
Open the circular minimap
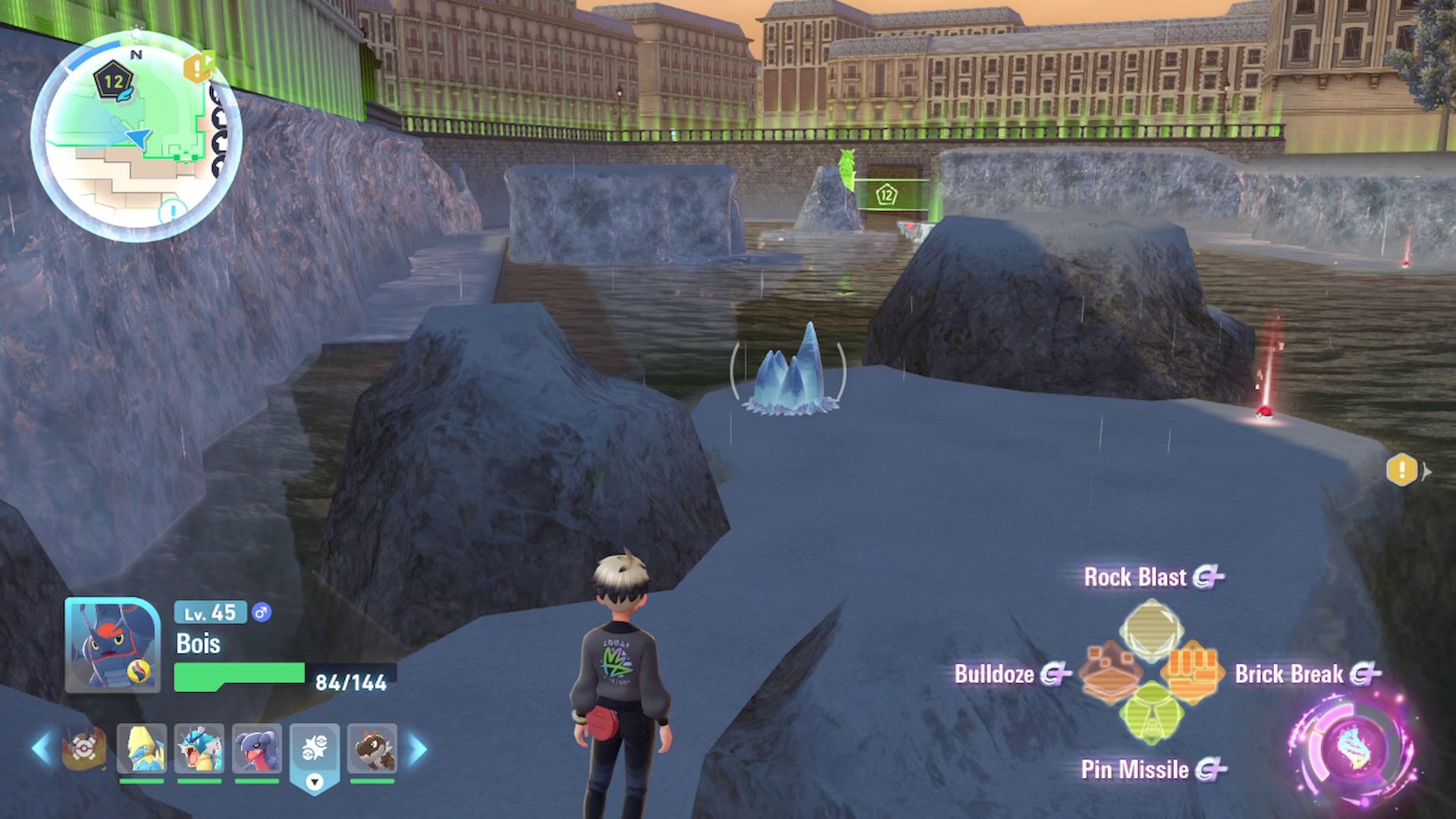(136, 136)
